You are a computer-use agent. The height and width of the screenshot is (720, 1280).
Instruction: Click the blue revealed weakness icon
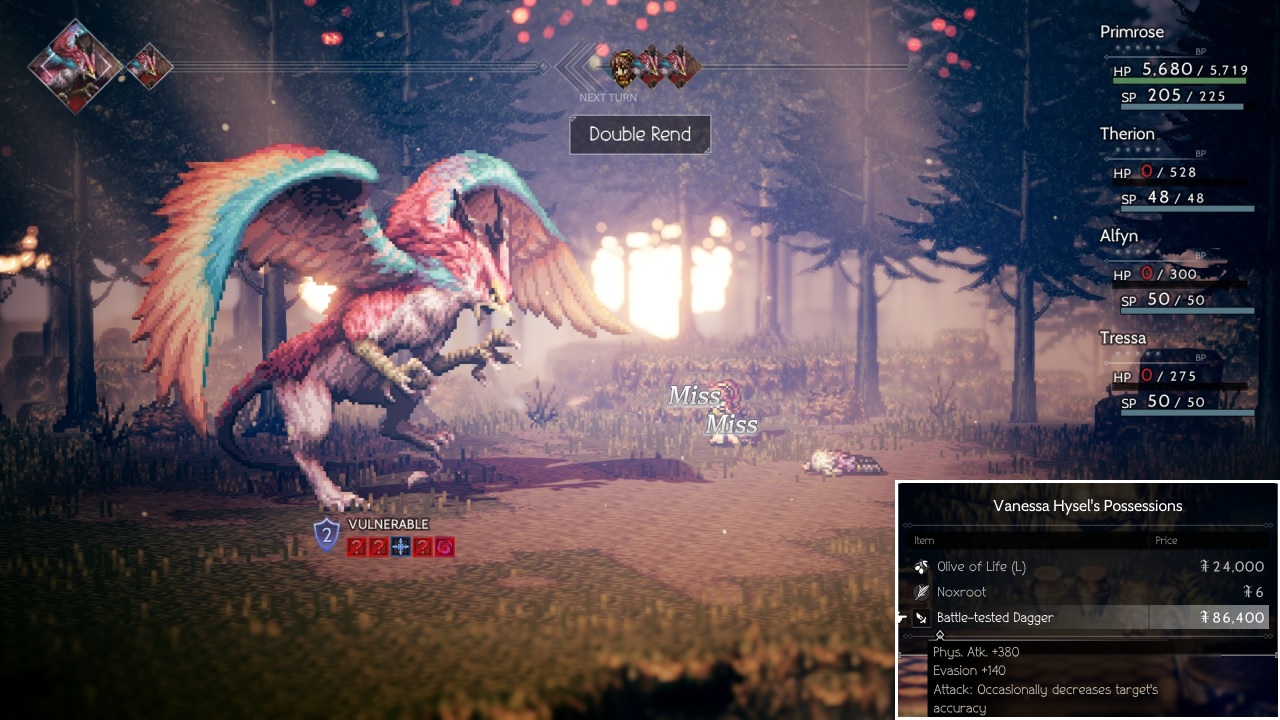(x=401, y=547)
